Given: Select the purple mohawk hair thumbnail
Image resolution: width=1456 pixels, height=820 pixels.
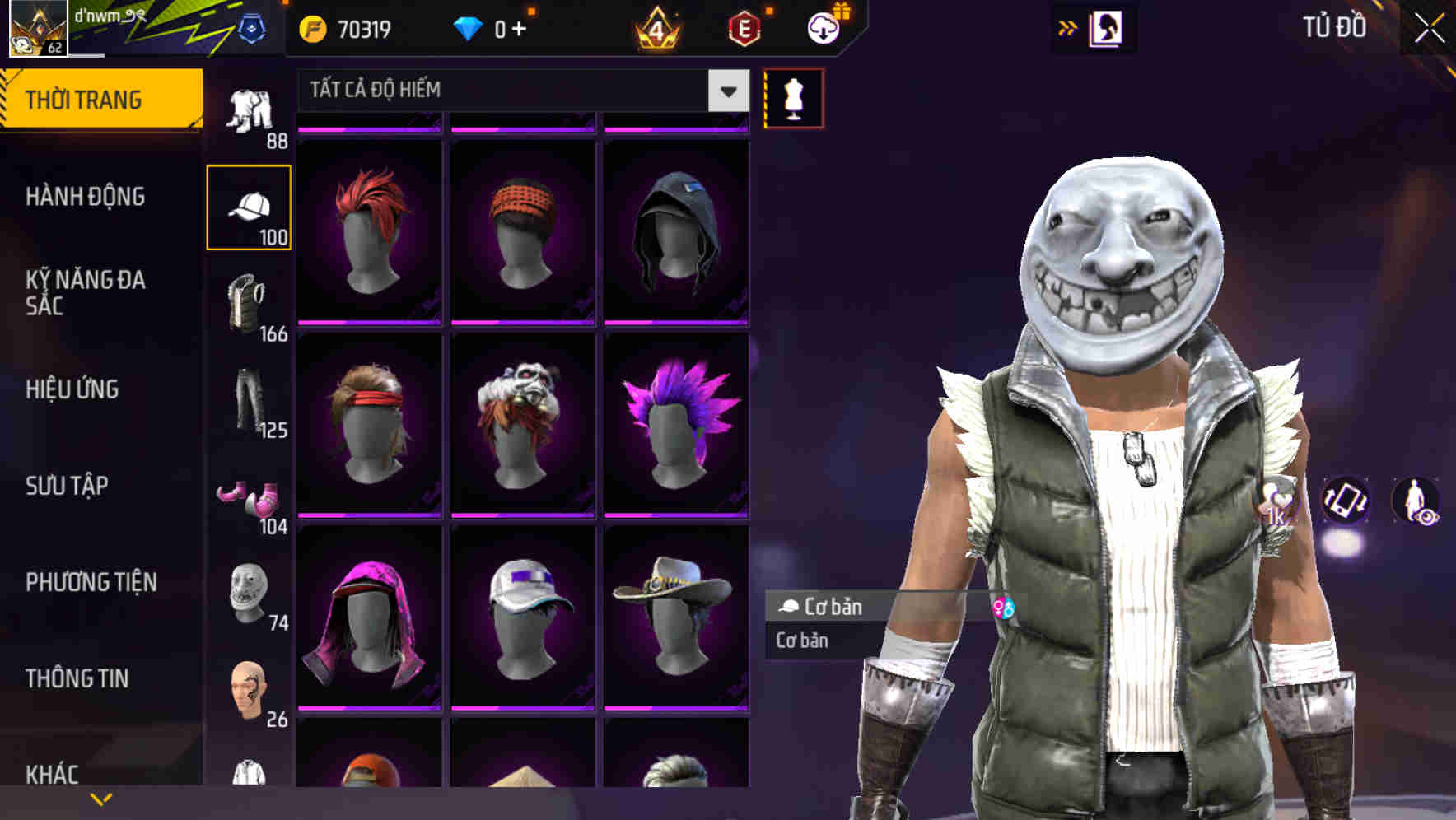Looking at the screenshot, I should click(x=675, y=432).
